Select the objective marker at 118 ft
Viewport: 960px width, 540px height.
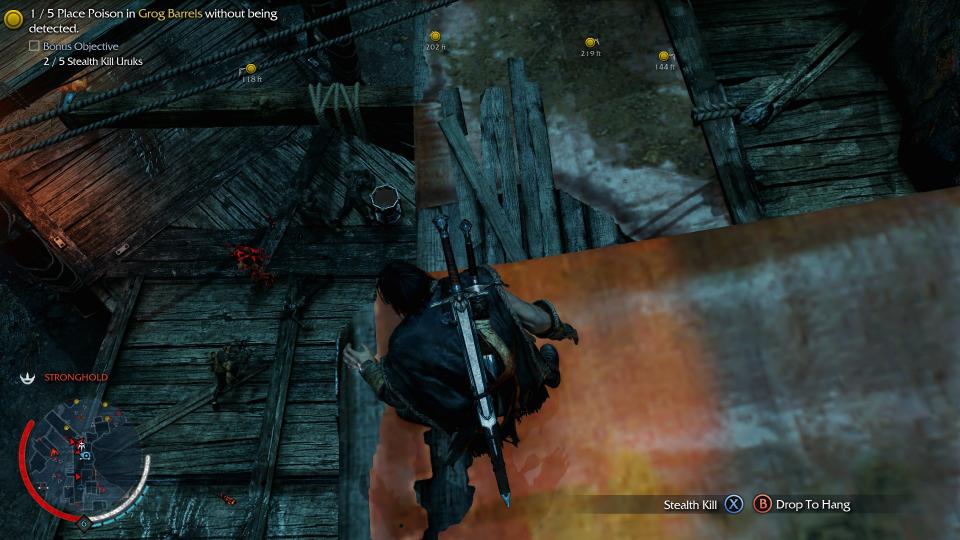(251, 69)
